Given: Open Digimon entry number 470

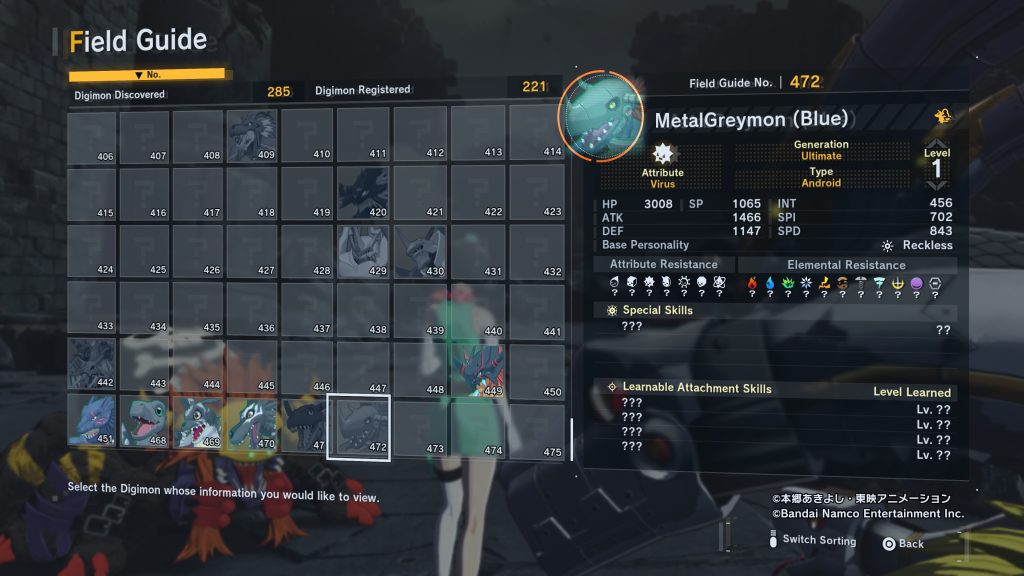Looking at the screenshot, I should [x=252, y=421].
